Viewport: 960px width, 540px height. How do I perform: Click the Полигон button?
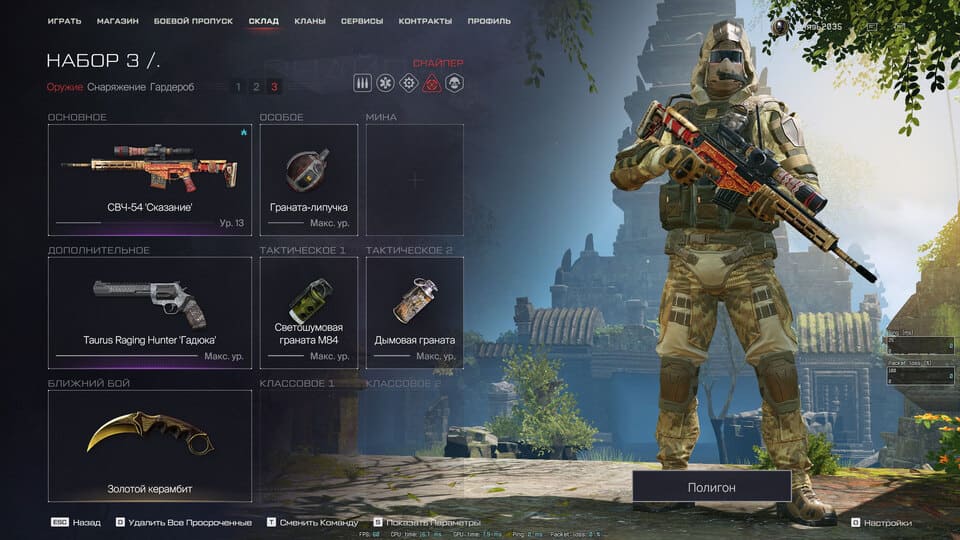711,487
